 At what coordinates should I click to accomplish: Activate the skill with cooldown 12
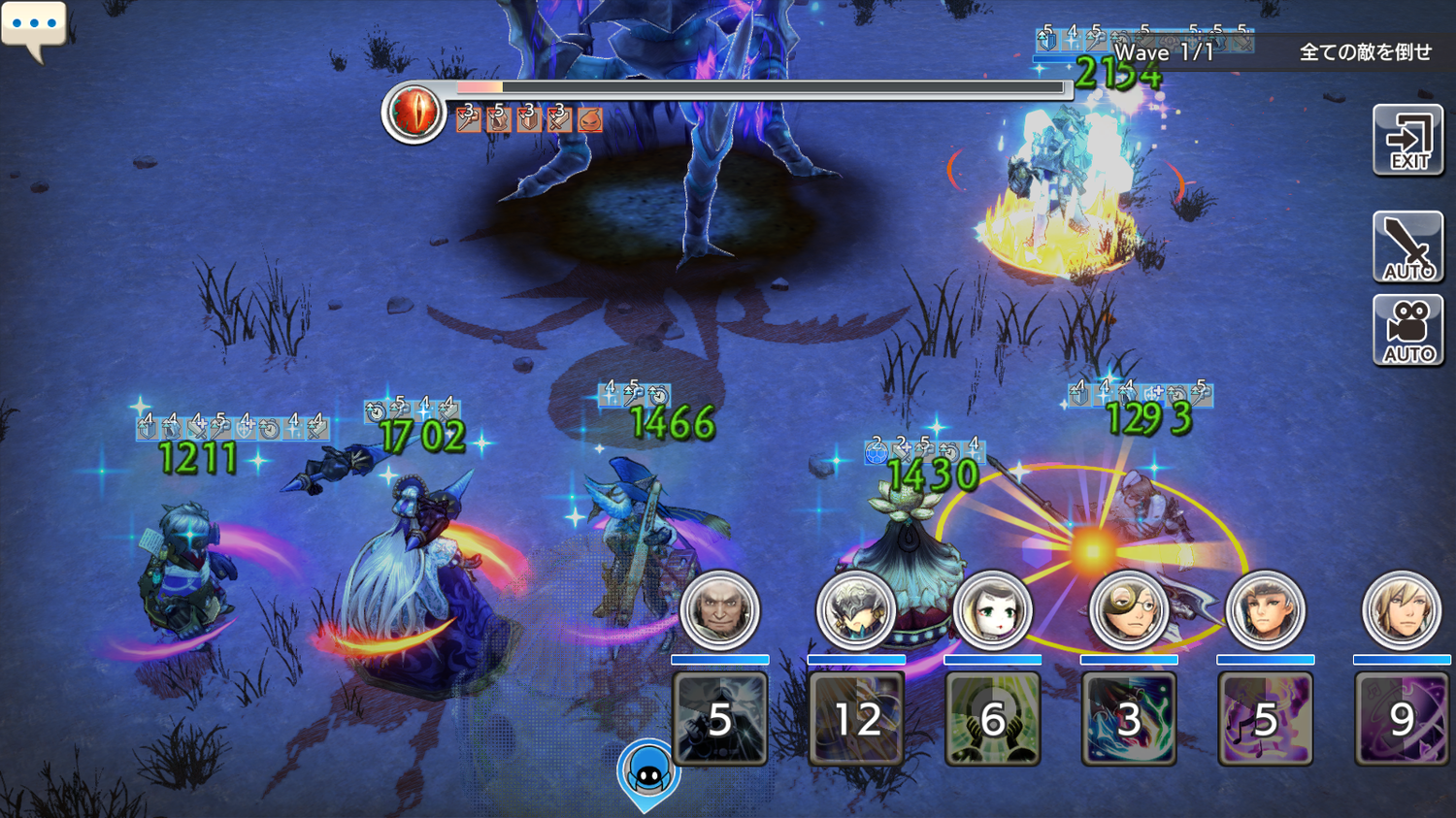click(x=856, y=719)
